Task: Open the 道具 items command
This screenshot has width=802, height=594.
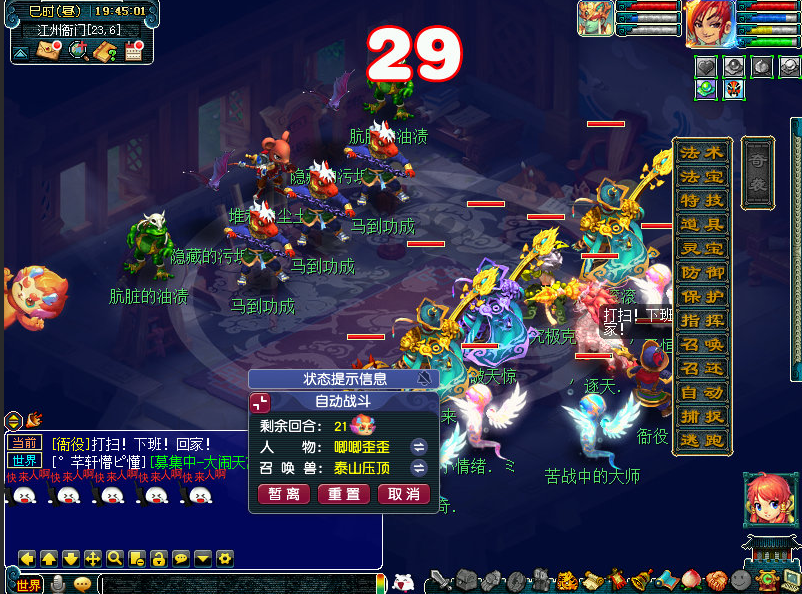Action: pos(701,225)
